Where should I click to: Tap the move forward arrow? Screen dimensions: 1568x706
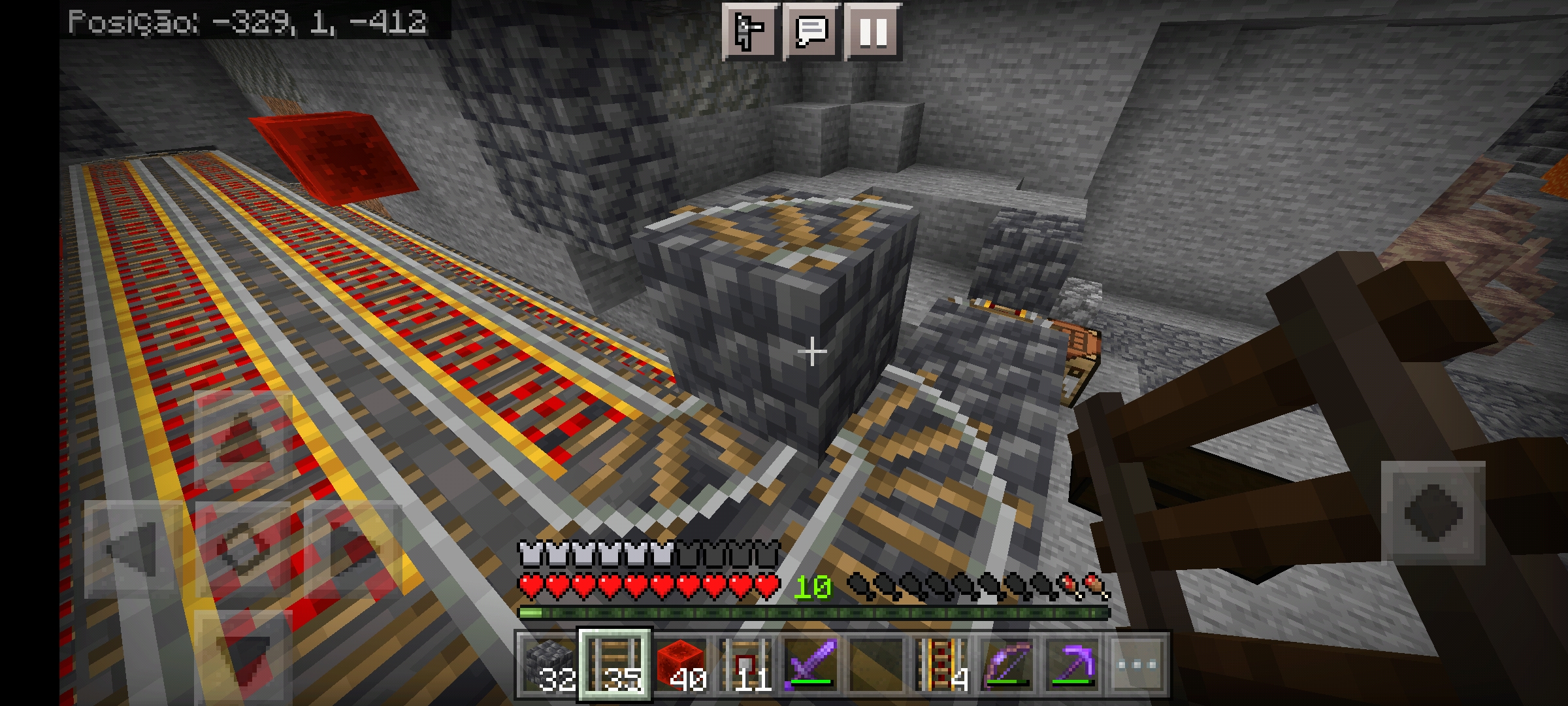click(243, 439)
